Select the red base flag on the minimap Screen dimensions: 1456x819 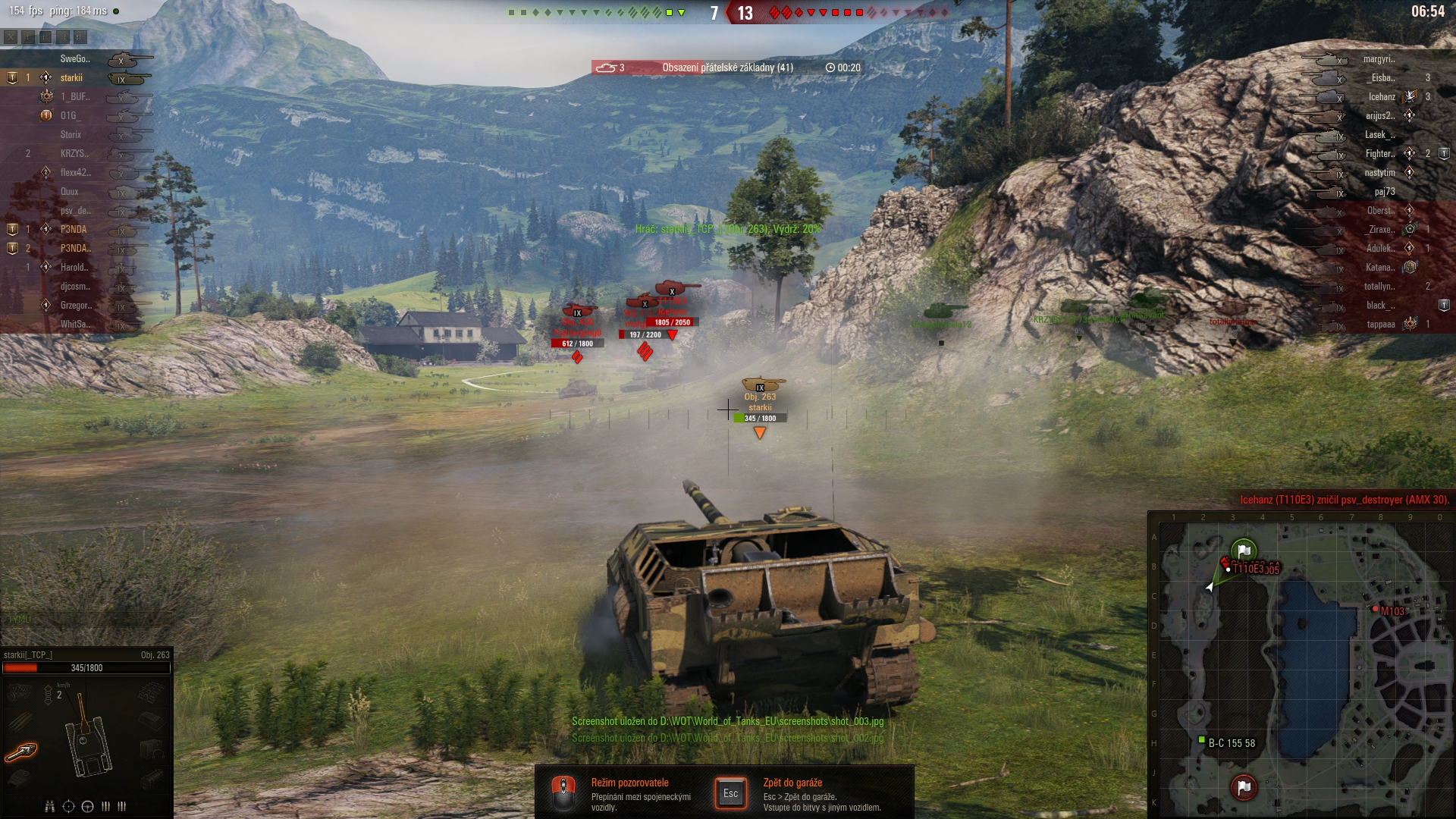[x=1244, y=787]
